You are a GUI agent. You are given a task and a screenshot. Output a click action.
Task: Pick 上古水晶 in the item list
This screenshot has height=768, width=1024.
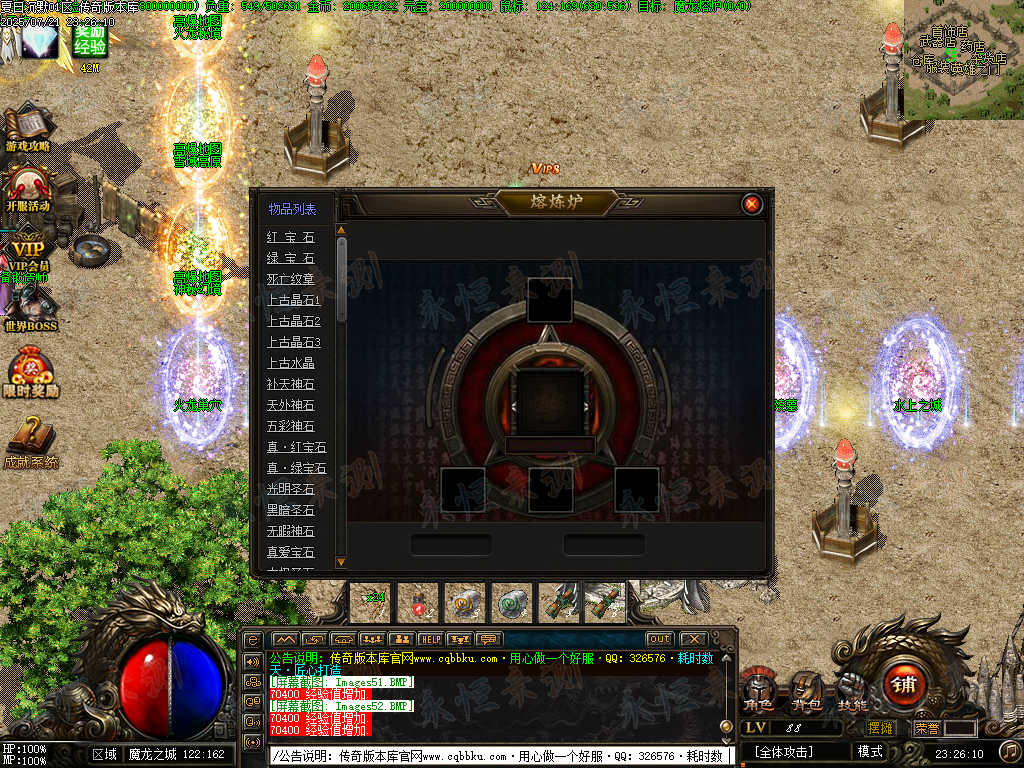pos(290,363)
